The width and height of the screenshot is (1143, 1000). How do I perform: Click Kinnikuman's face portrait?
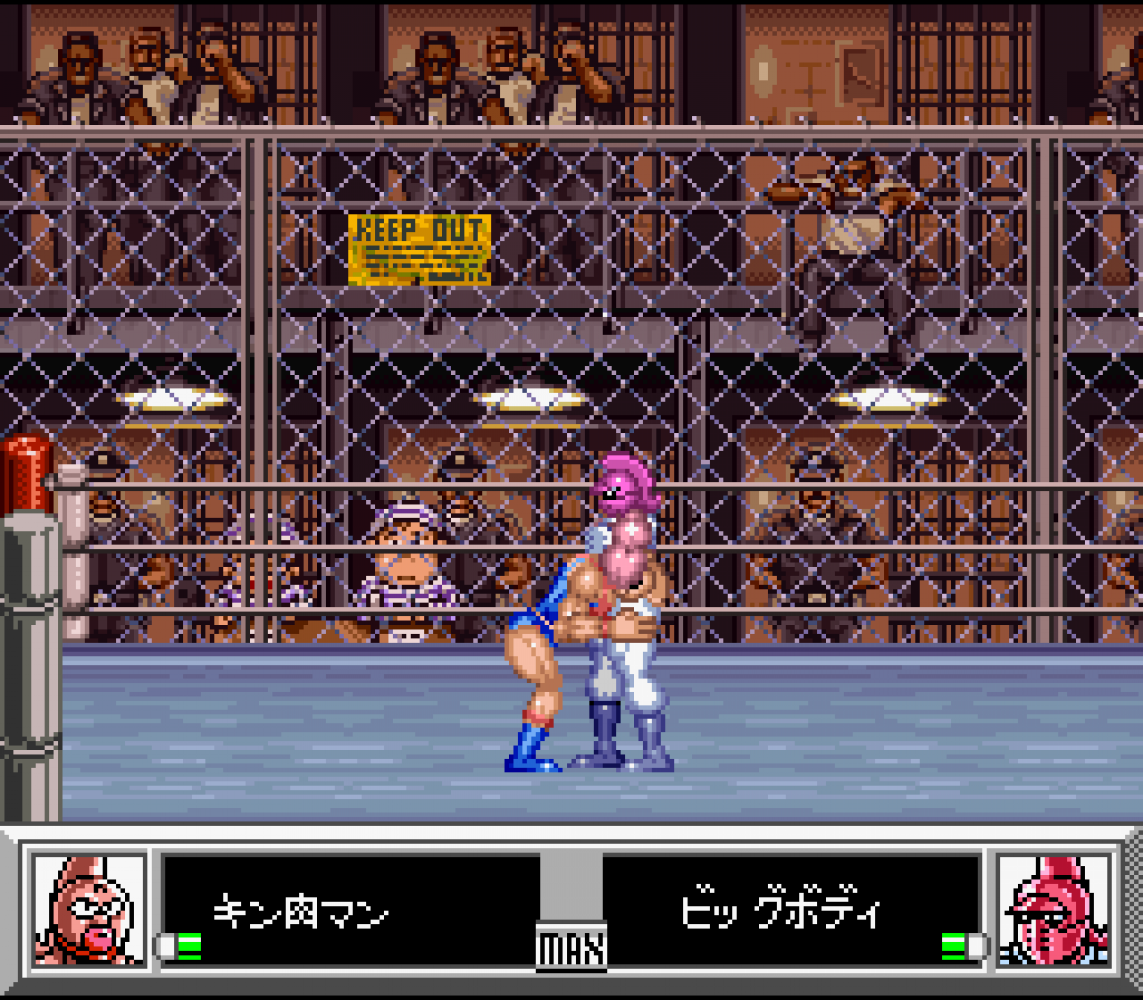tap(89, 910)
